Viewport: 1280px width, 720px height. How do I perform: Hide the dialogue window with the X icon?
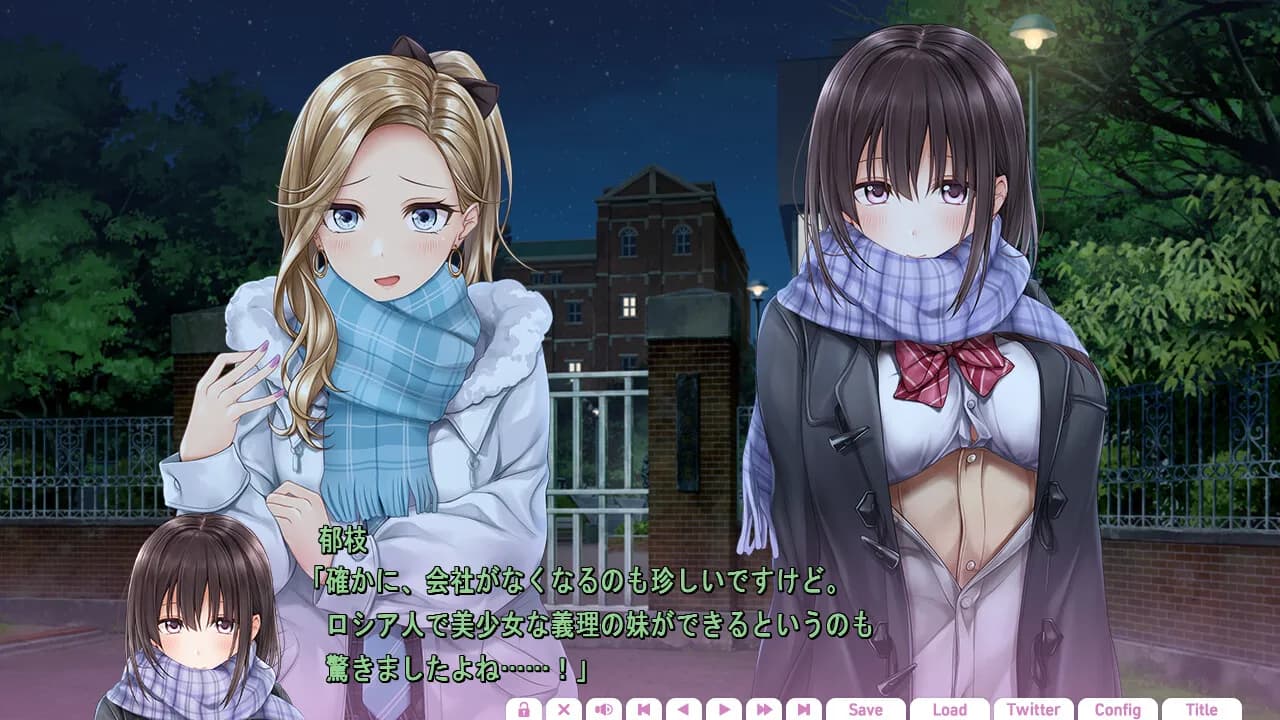click(x=565, y=710)
